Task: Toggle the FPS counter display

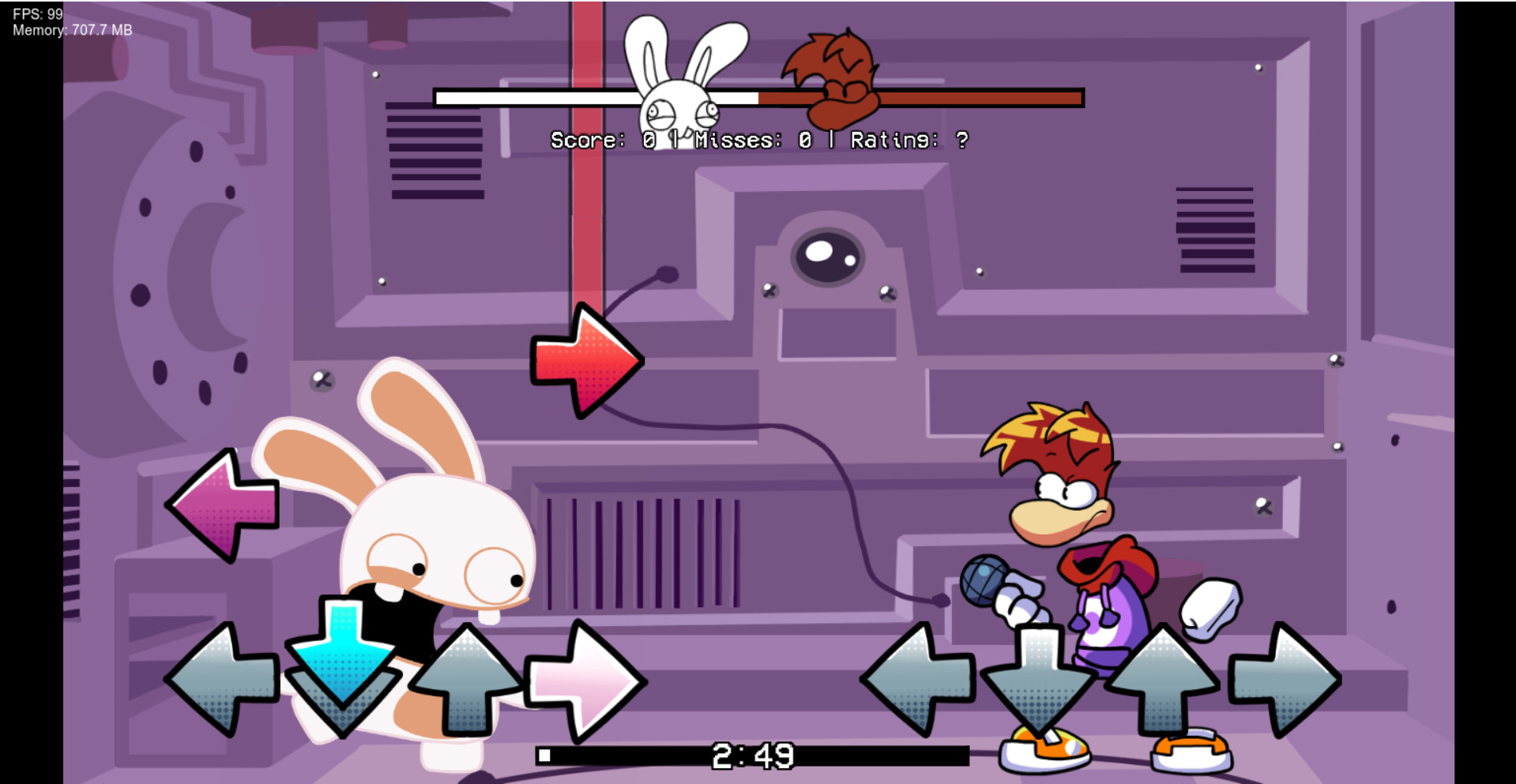Action: [x=36, y=12]
